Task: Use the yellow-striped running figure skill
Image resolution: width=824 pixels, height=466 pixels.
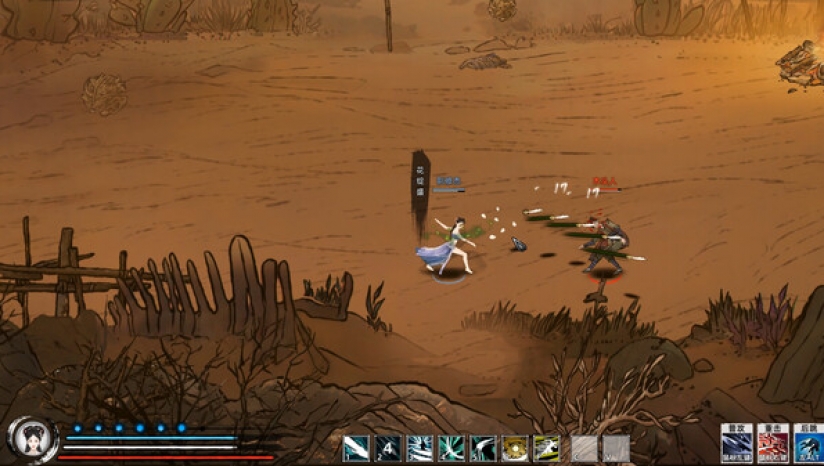Action: click(x=546, y=448)
